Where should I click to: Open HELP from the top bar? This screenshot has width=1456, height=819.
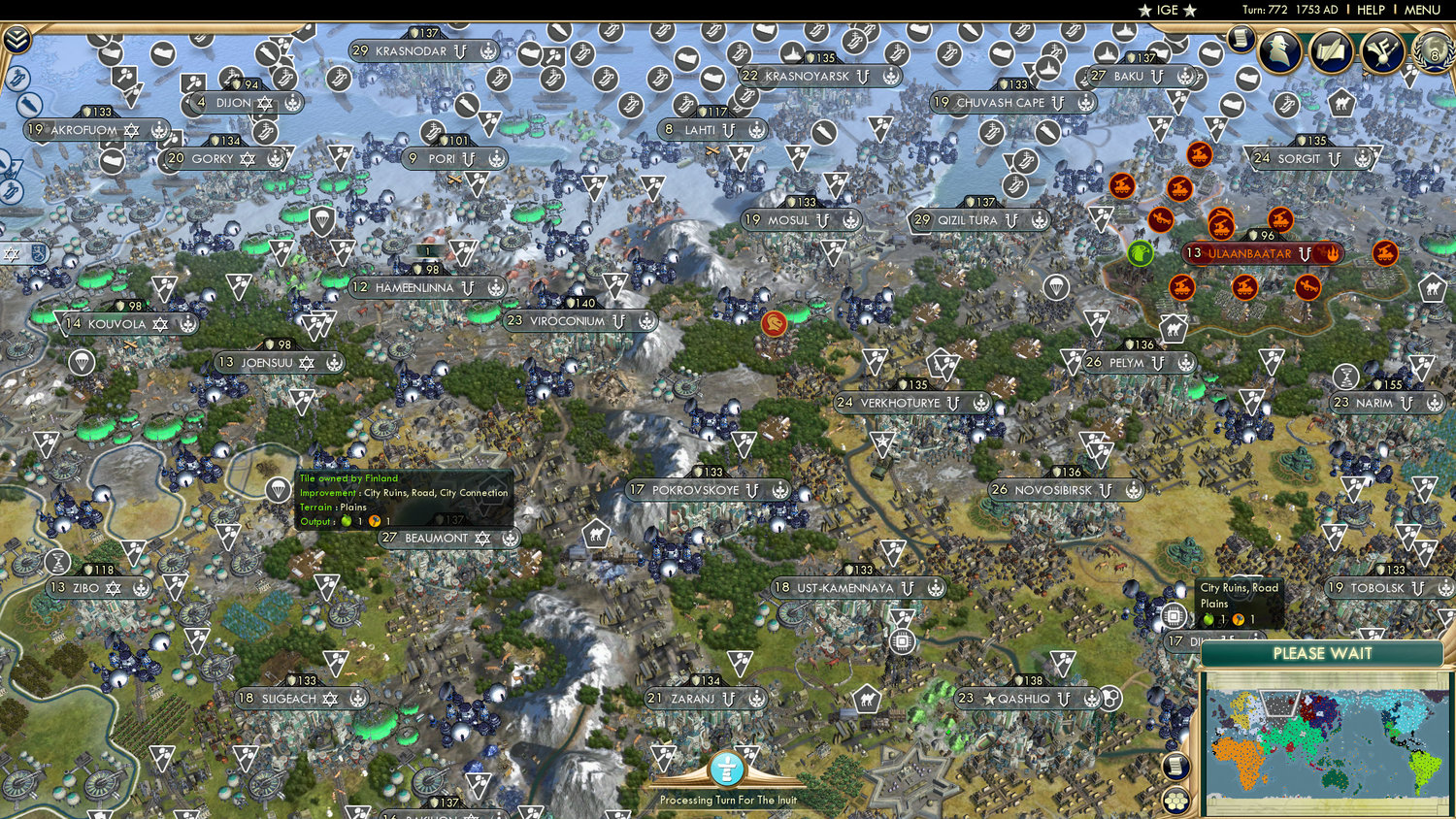[1372, 10]
